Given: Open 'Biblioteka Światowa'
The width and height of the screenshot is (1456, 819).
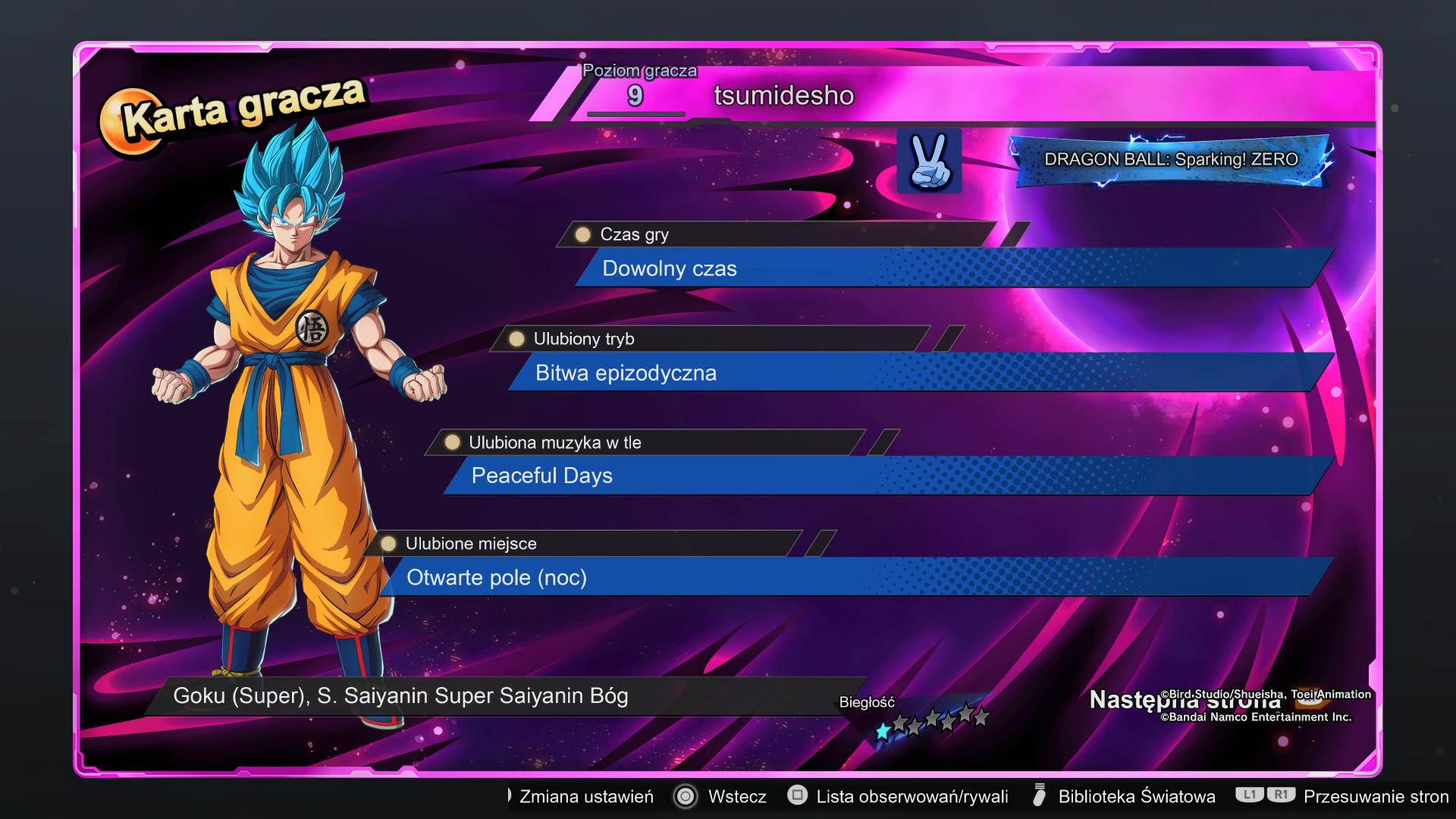Looking at the screenshot, I should click(x=1136, y=796).
